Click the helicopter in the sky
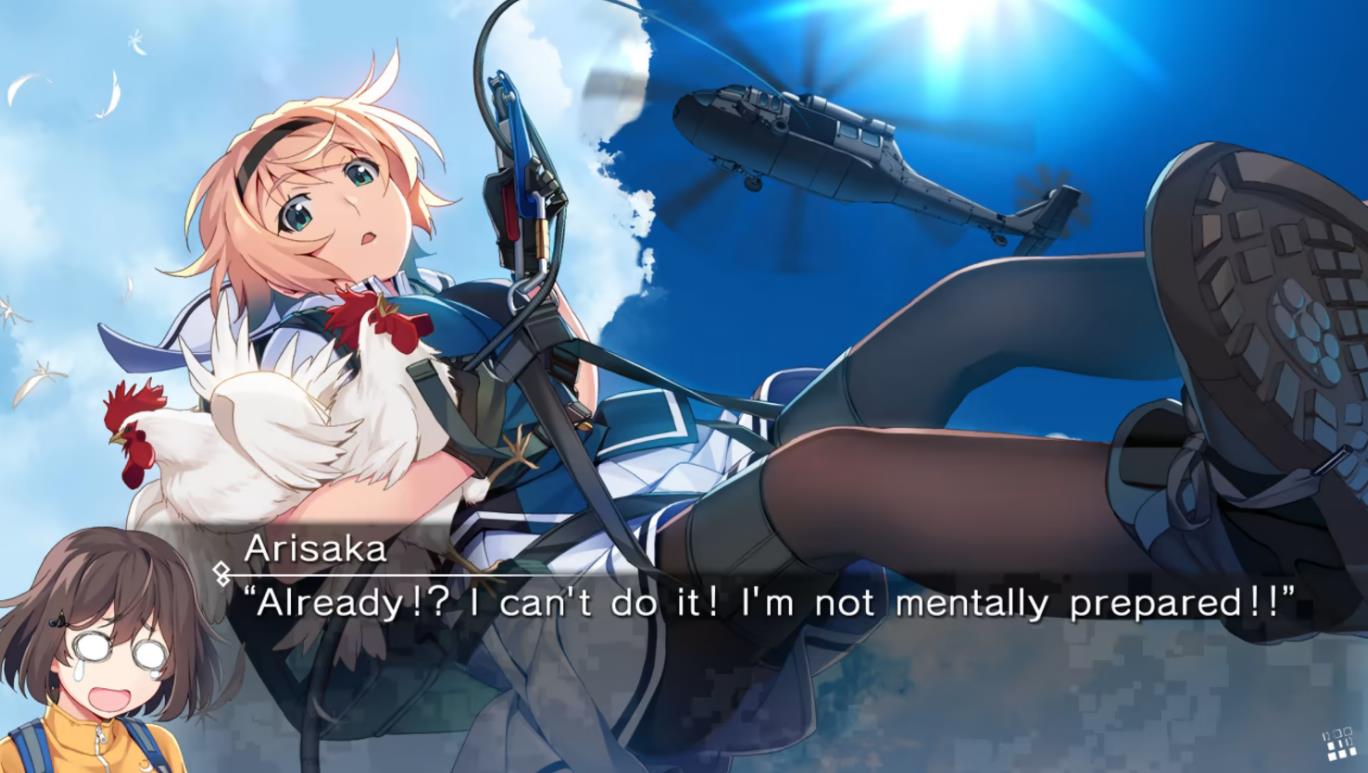Image resolution: width=1368 pixels, height=773 pixels. click(x=800, y=140)
